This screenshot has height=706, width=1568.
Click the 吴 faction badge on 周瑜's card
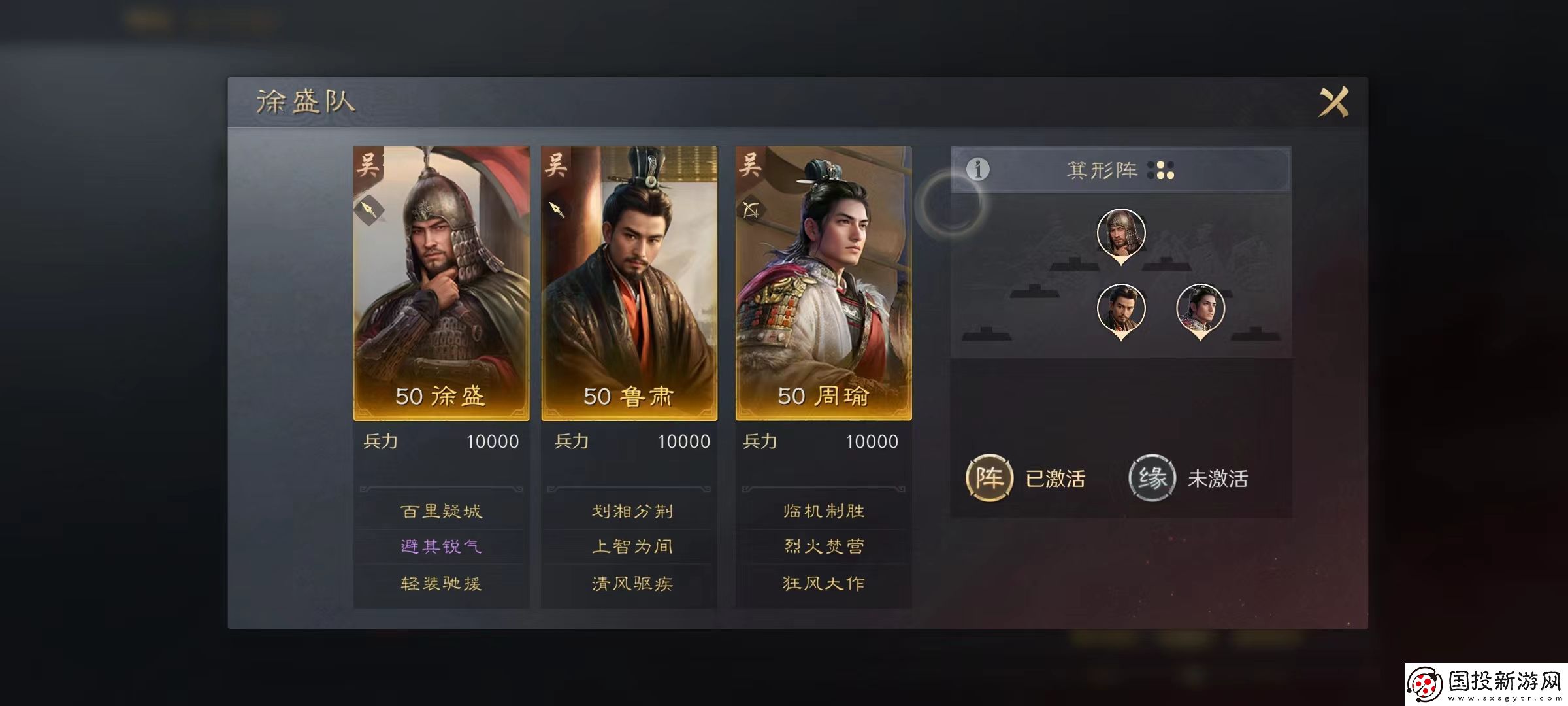pyautogui.click(x=750, y=165)
